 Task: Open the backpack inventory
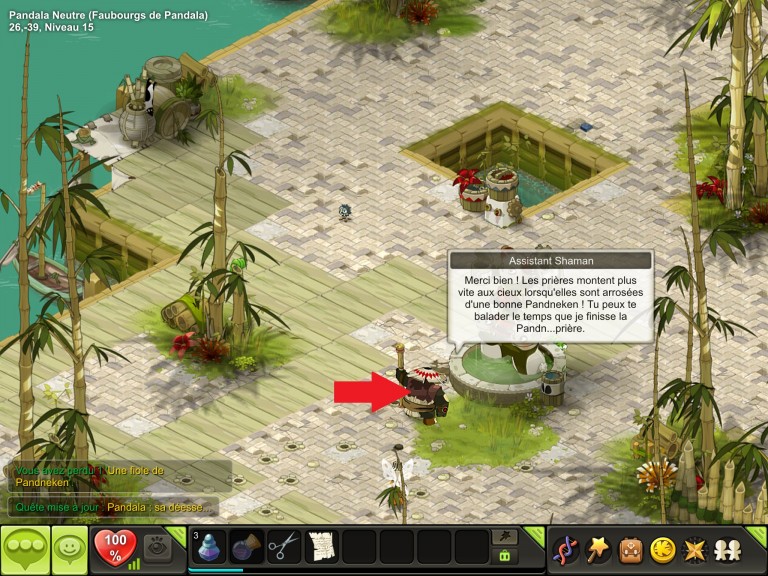click(x=630, y=549)
